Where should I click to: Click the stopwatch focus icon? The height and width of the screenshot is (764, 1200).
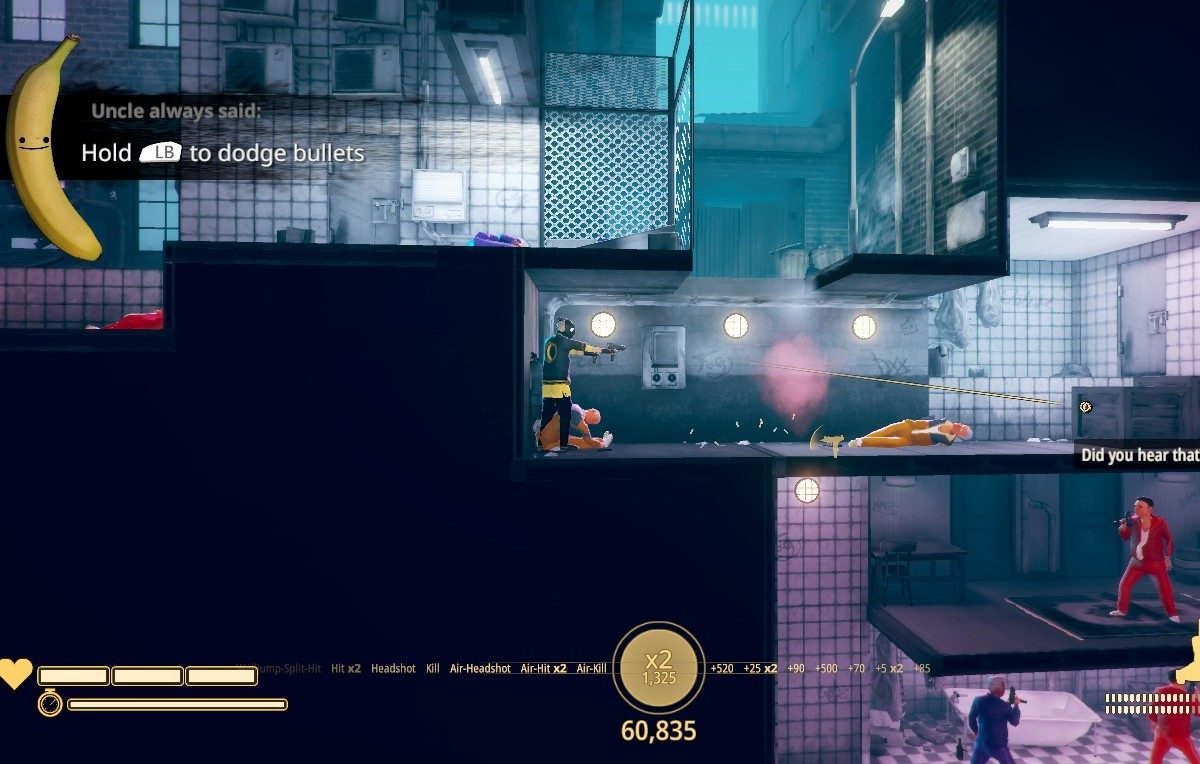click(50, 704)
